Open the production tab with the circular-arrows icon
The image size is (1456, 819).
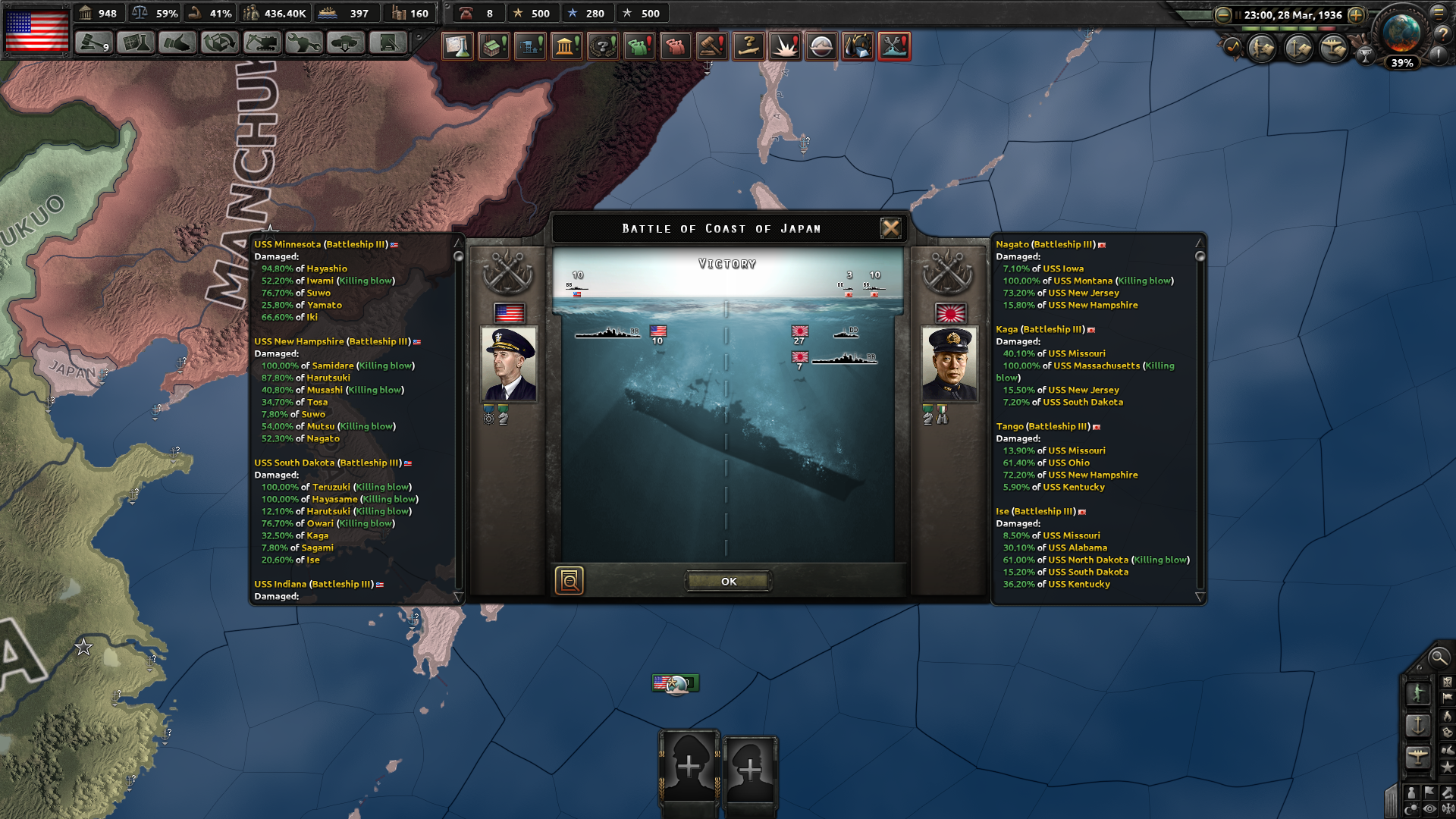pyautogui.click(x=219, y=43)
